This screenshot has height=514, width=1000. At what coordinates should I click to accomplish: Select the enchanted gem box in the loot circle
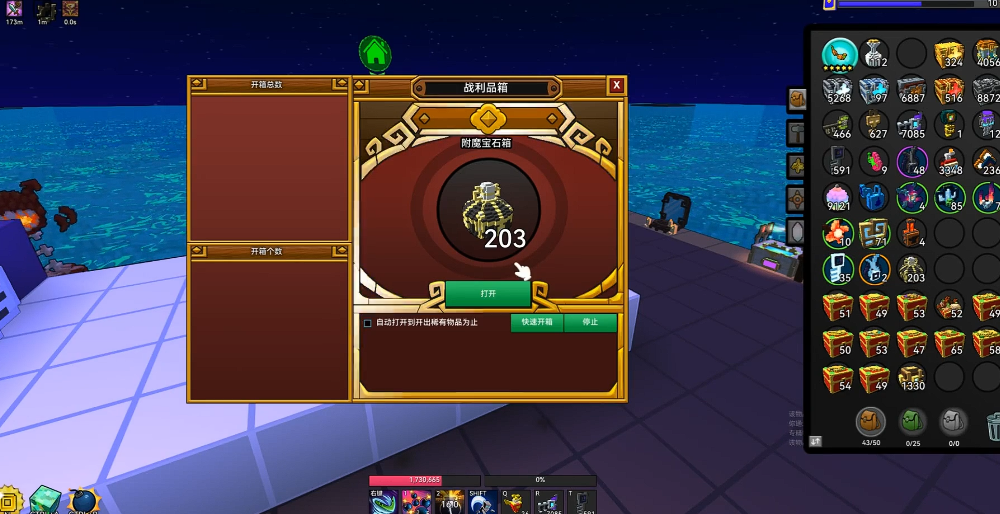488,208
